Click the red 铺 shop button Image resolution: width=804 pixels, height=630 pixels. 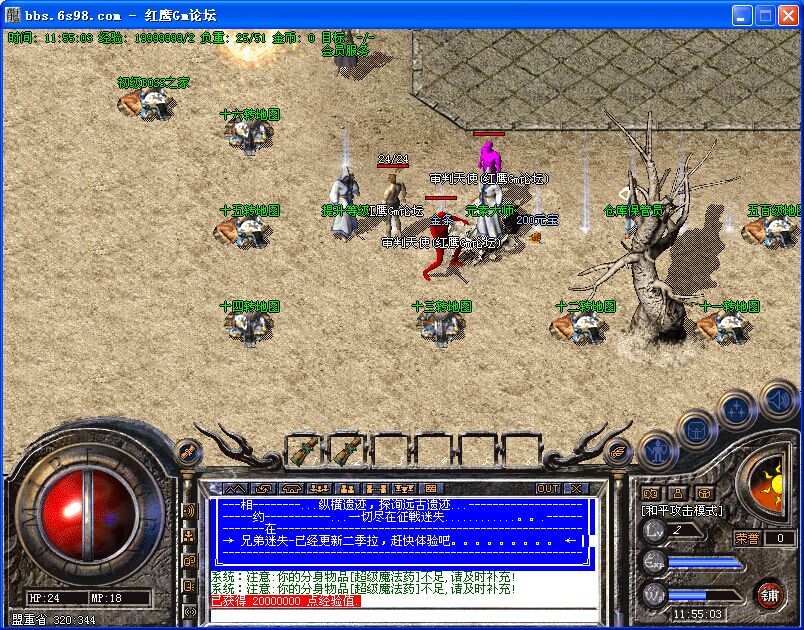[769, 593]
